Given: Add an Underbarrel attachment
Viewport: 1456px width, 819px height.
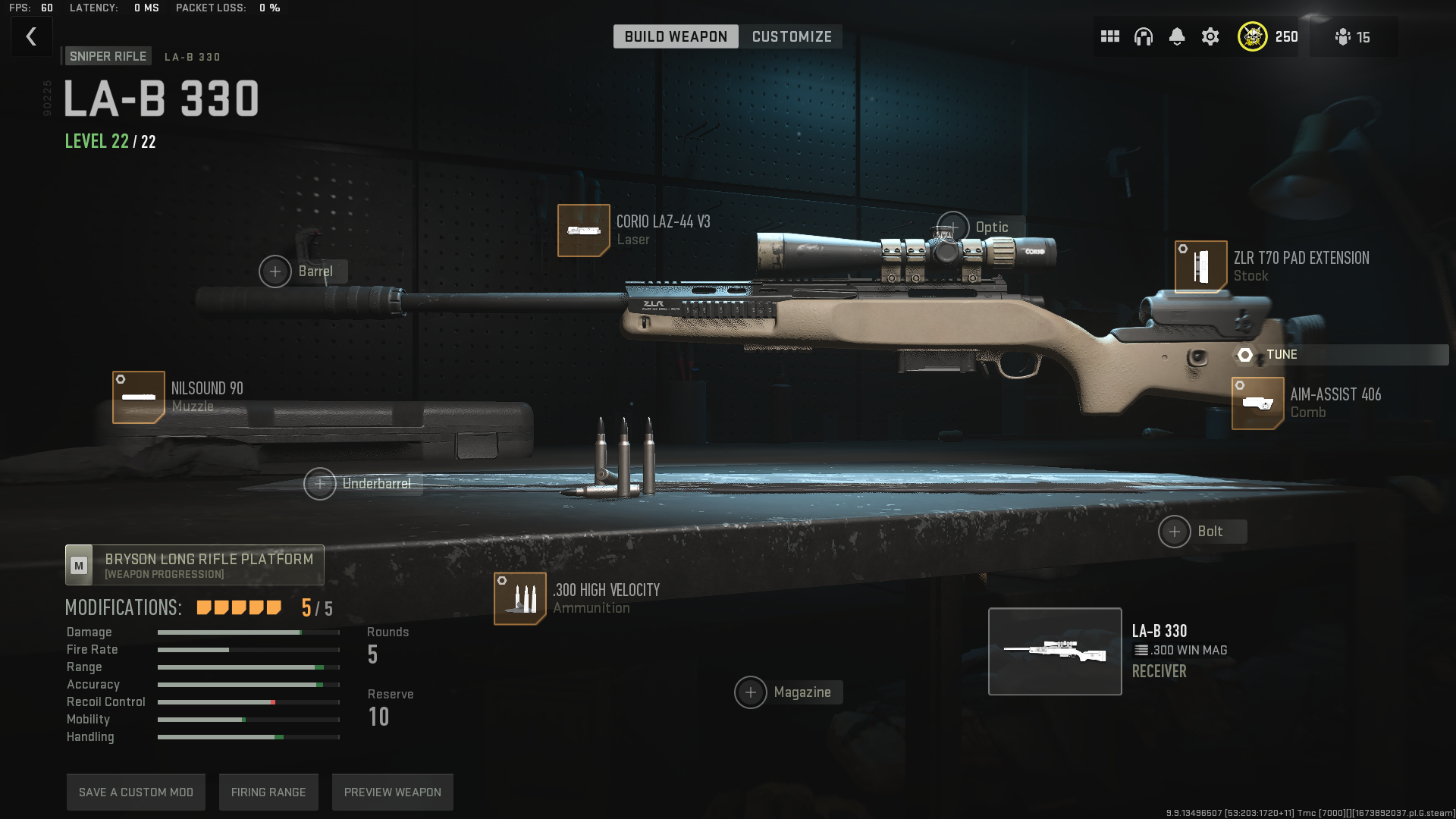Looking at the screenshot, I should point(320,484).
